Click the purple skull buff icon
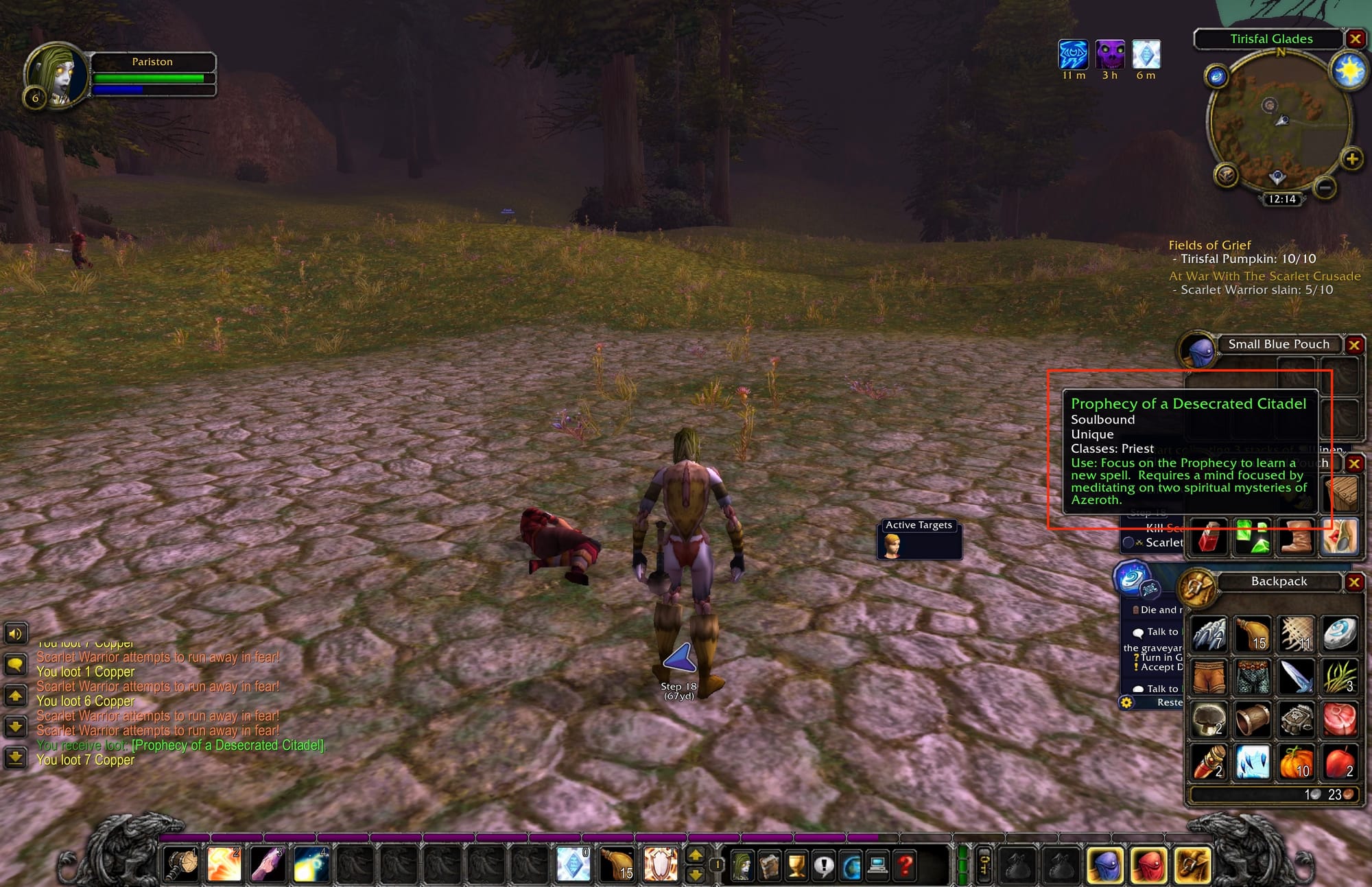This screenshot has width=1372, height=887. point(1109,55)
